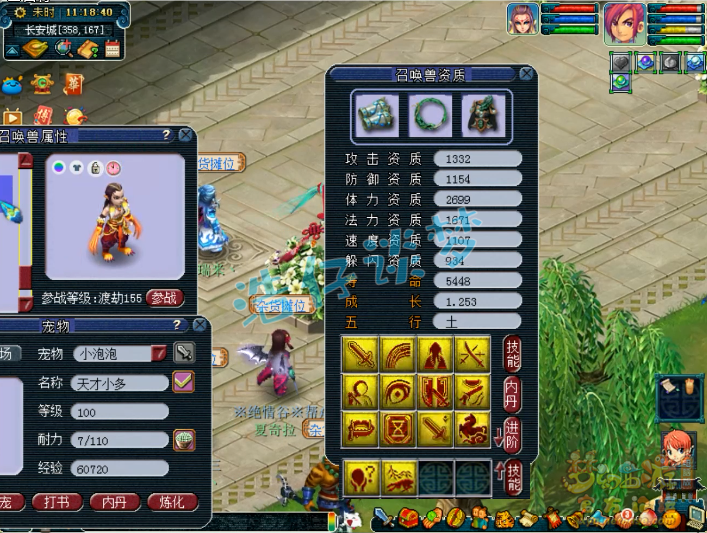
Task: Open the 内丹 tab in the aptitude panel
Action: click(x=512, y=390)
